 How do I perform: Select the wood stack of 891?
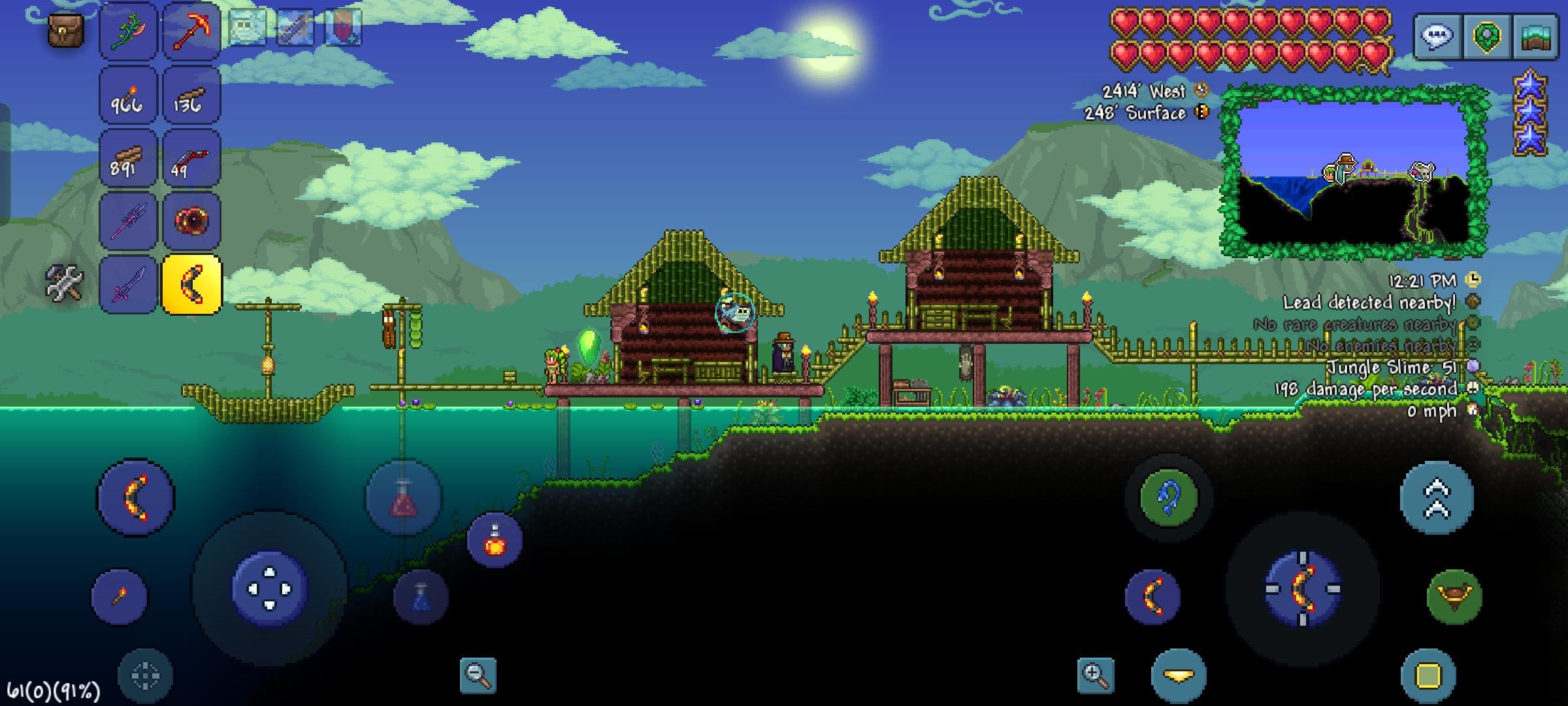(x=128, y=158)
